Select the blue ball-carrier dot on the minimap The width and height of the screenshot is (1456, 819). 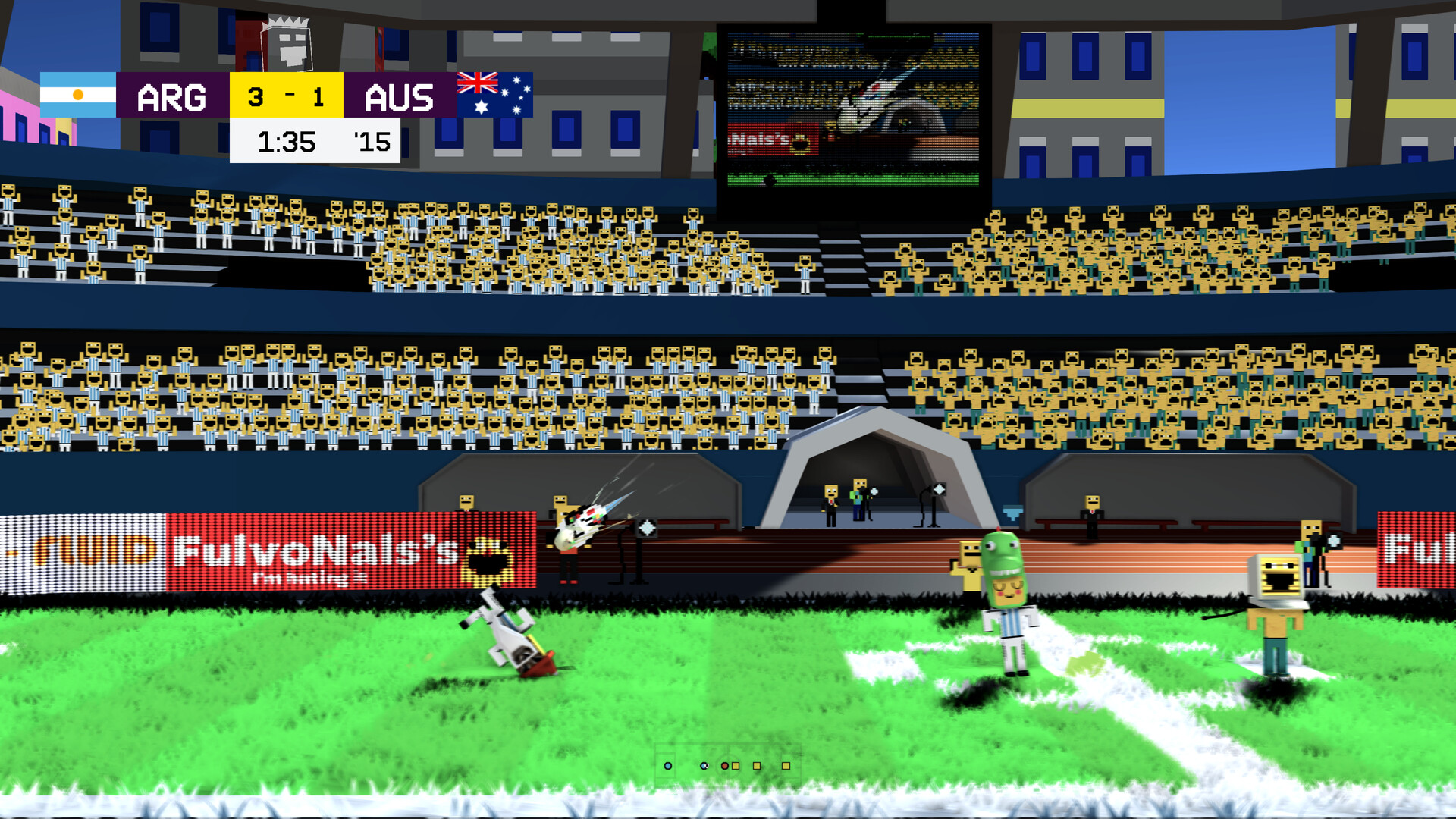[703, 766]
